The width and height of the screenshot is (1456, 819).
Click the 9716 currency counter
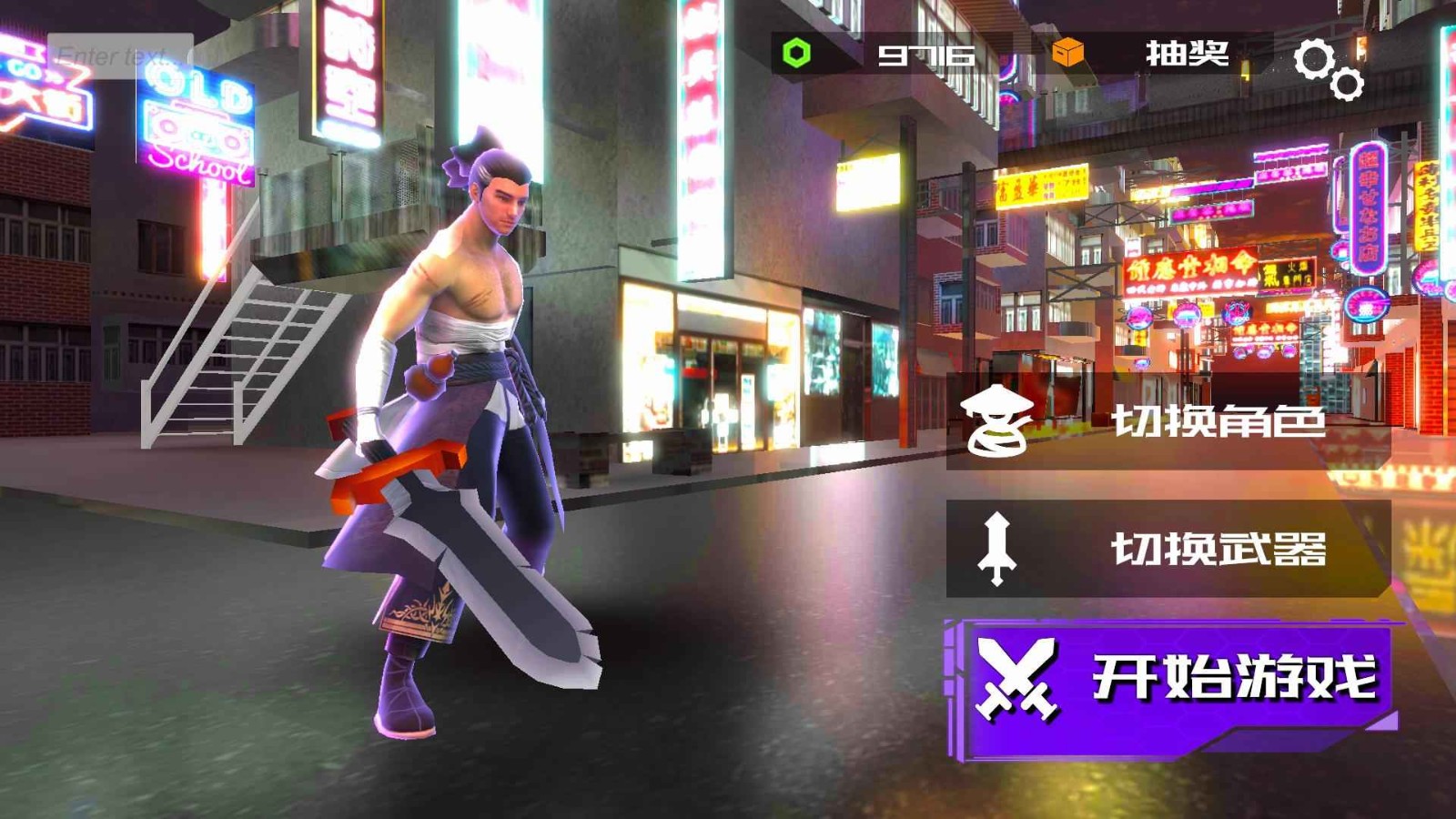(x=925, y=56)
